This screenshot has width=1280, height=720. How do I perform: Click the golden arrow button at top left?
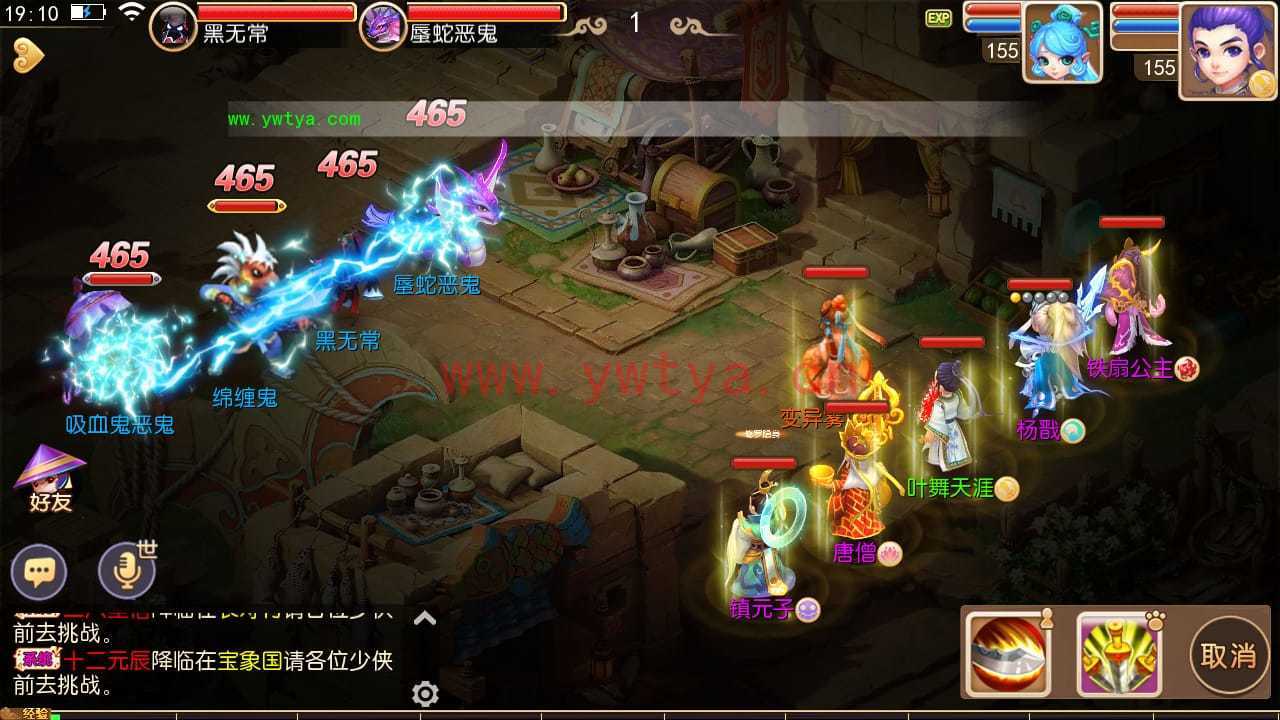click(x=27, y=56)
